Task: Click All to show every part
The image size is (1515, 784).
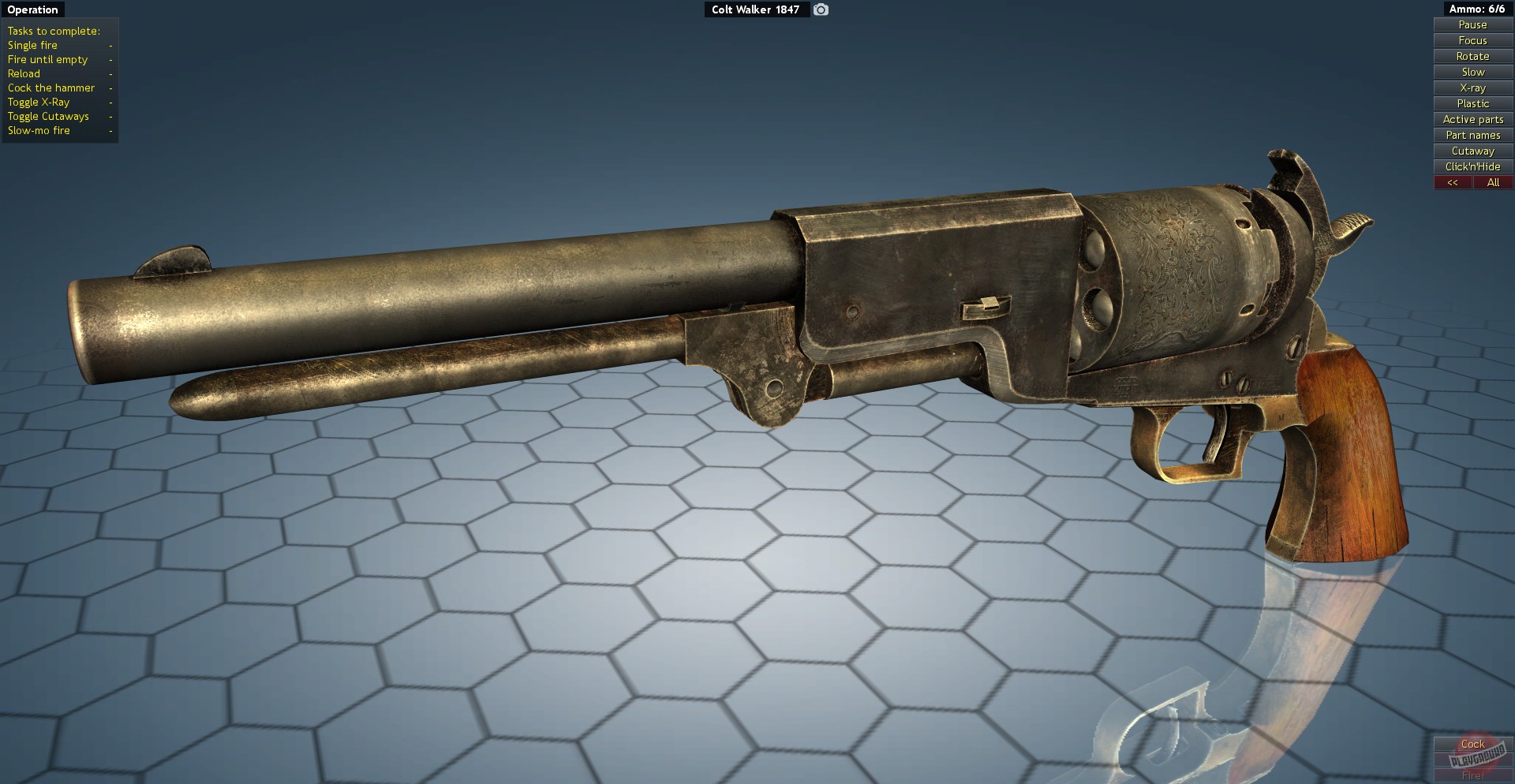Action: click(1492, 182)
